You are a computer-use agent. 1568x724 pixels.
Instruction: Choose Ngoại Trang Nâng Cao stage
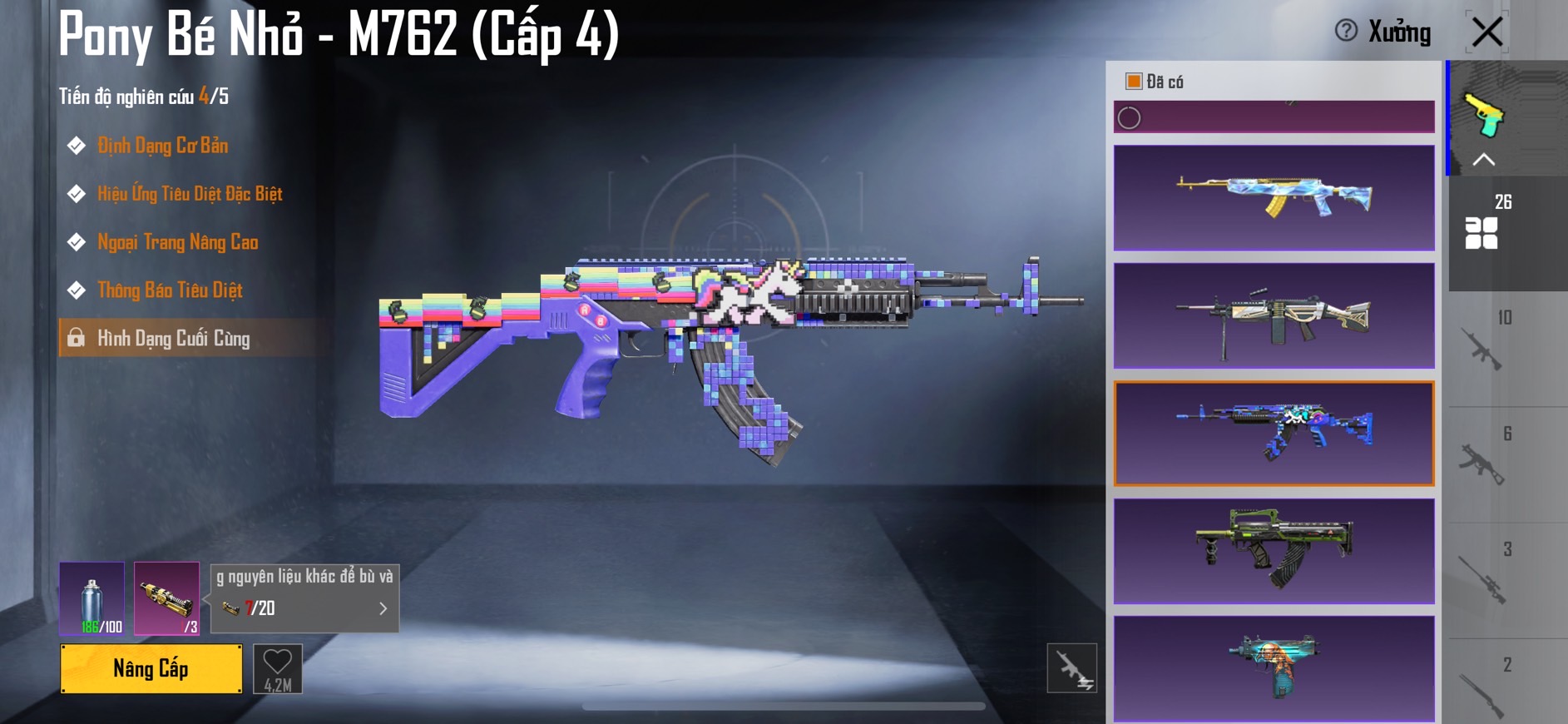[x=177, y=242]
